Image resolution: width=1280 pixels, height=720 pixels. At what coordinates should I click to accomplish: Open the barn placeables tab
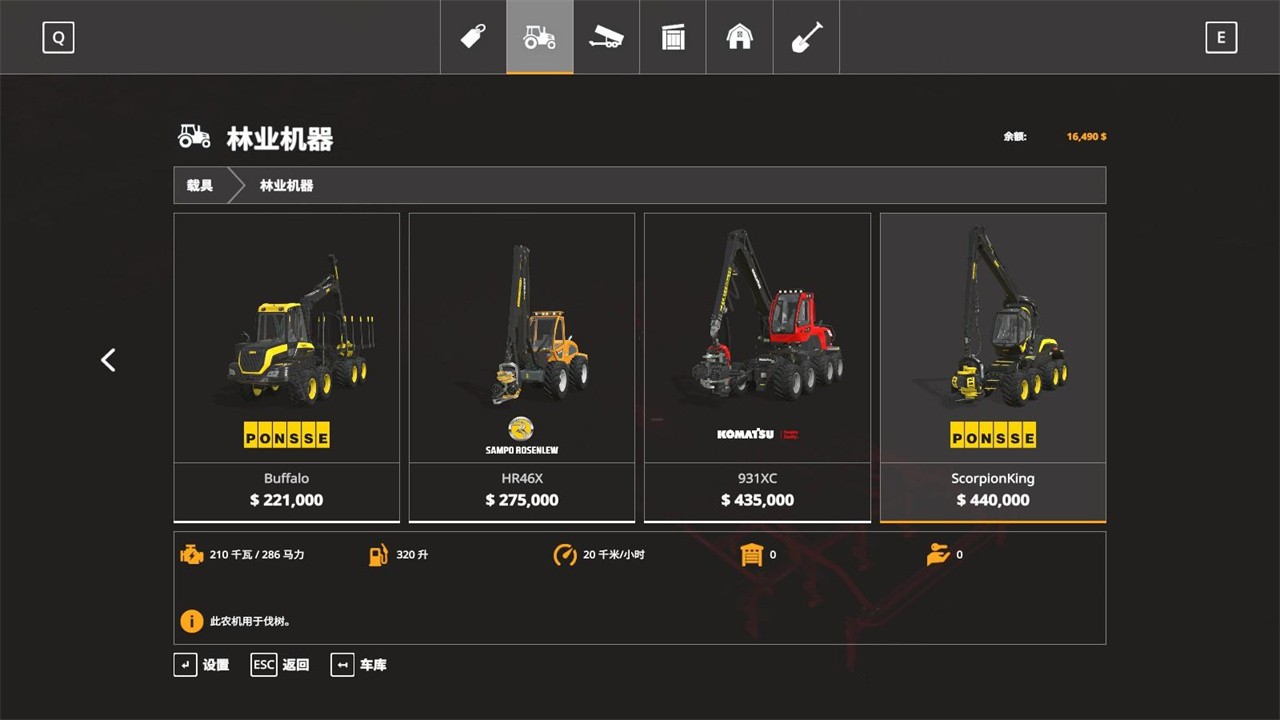[x=739, y=37]
